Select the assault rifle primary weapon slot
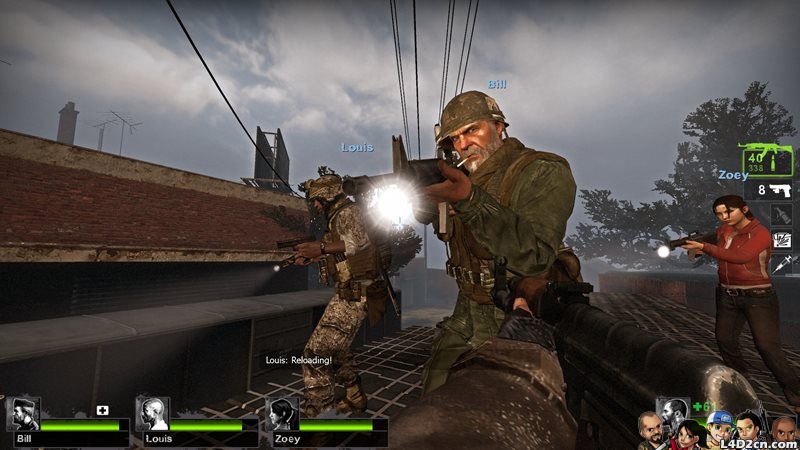 (x=767, y=160)
